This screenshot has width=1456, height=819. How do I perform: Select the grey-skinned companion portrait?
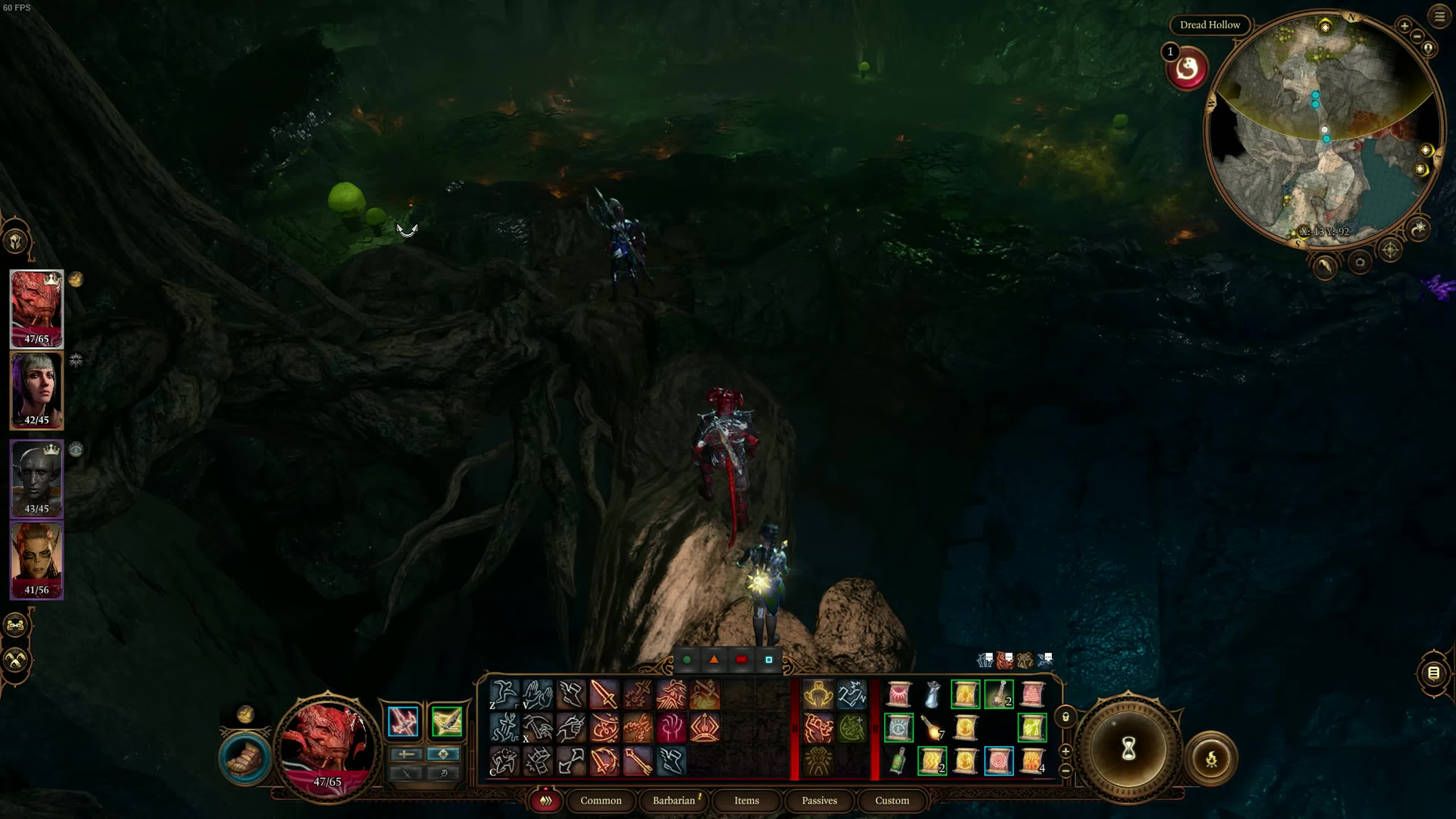pyautogui.click(x=37, y=478)
